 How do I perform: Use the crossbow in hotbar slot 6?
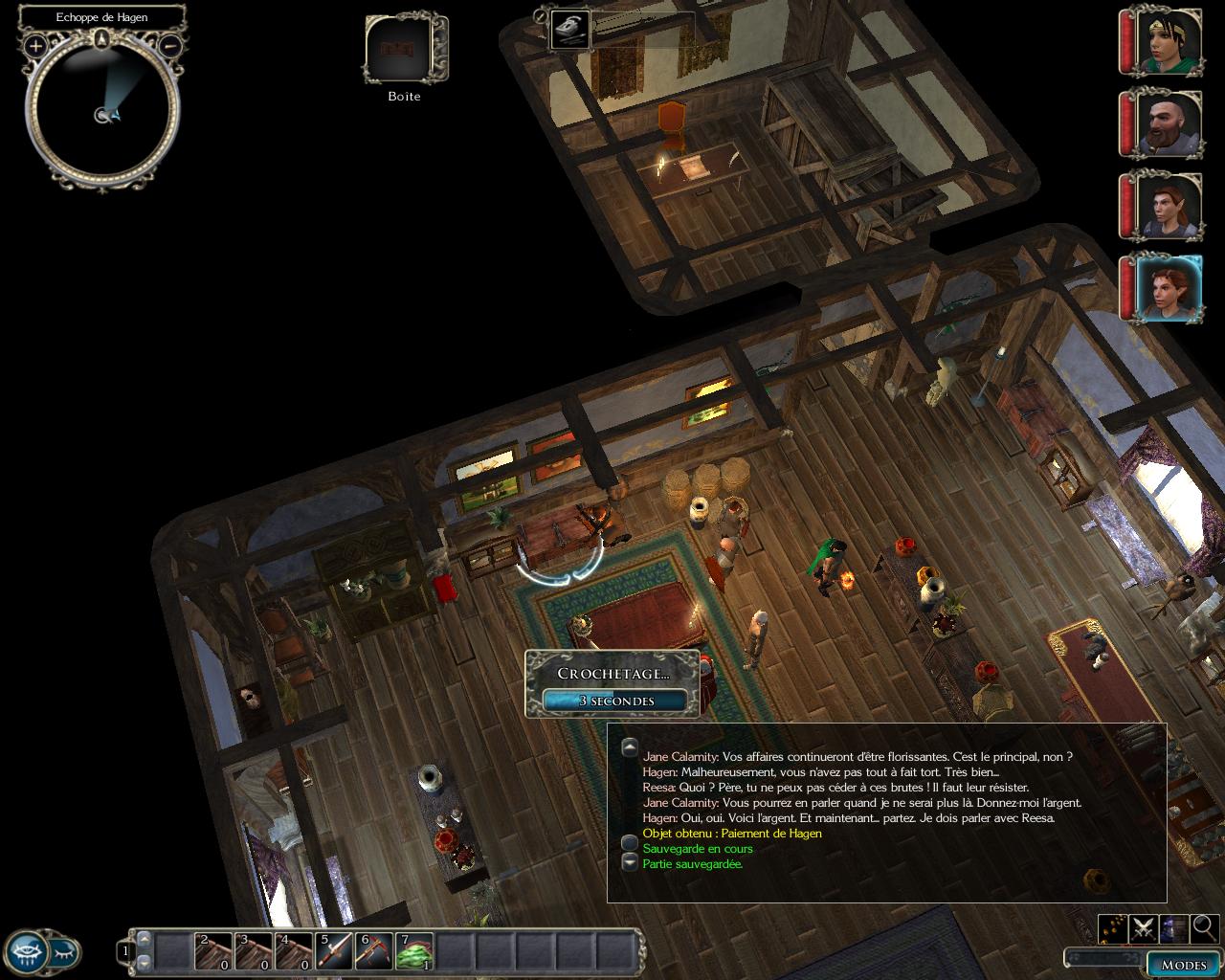tap(375, 951)
